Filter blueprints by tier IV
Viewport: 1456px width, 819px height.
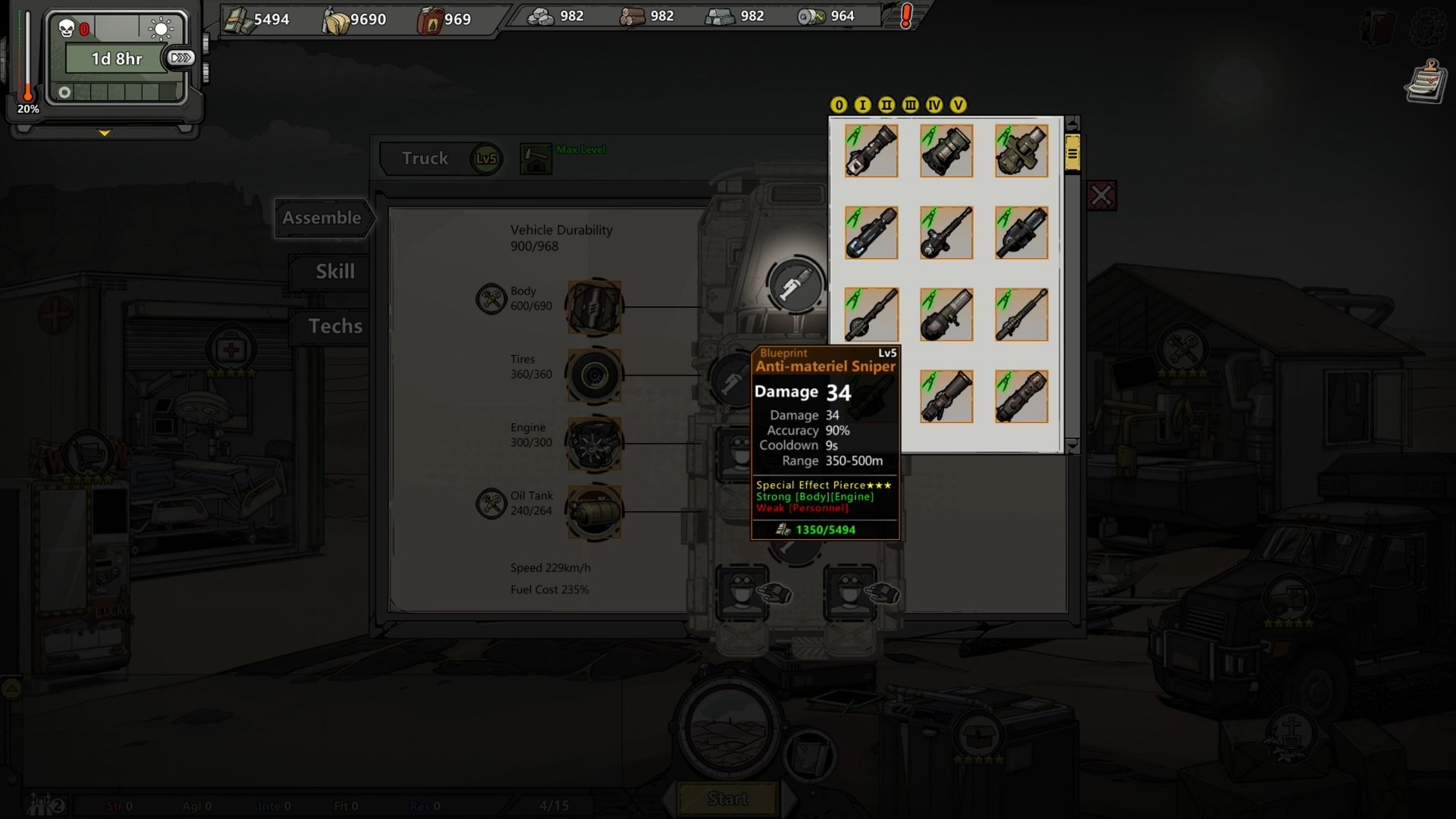pos(934,105)
